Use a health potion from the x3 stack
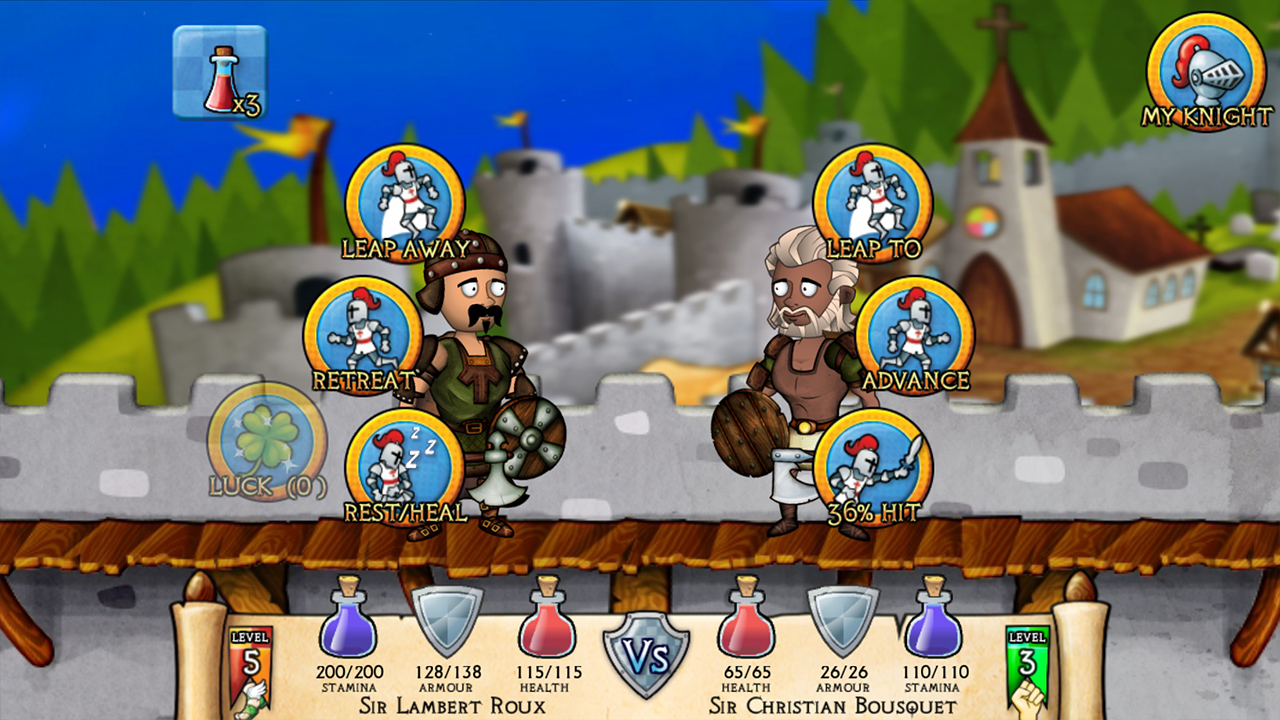This screenshot has width=1280, height=720. point(220,70)
